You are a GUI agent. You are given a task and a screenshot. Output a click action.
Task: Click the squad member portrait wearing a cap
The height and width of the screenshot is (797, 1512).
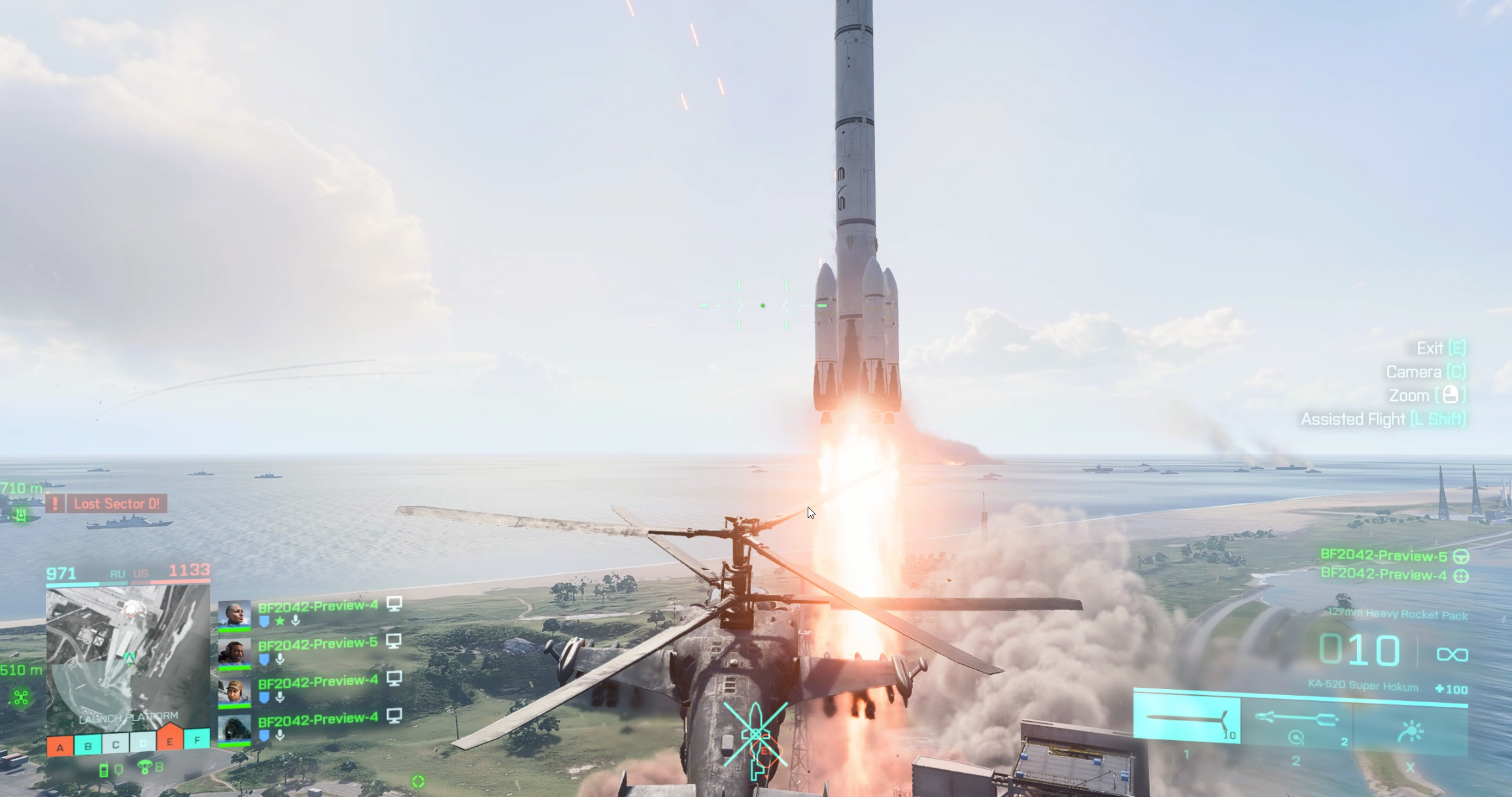coord(234,691)
